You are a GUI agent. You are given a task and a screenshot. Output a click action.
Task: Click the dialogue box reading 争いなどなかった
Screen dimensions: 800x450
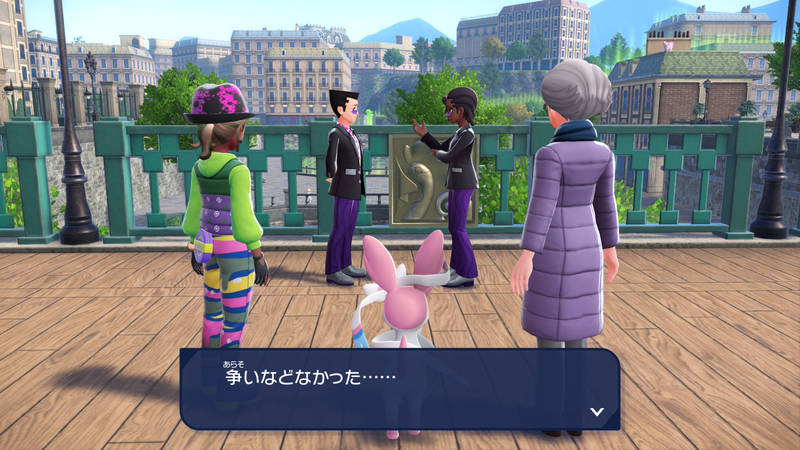[x=399, y=388]
